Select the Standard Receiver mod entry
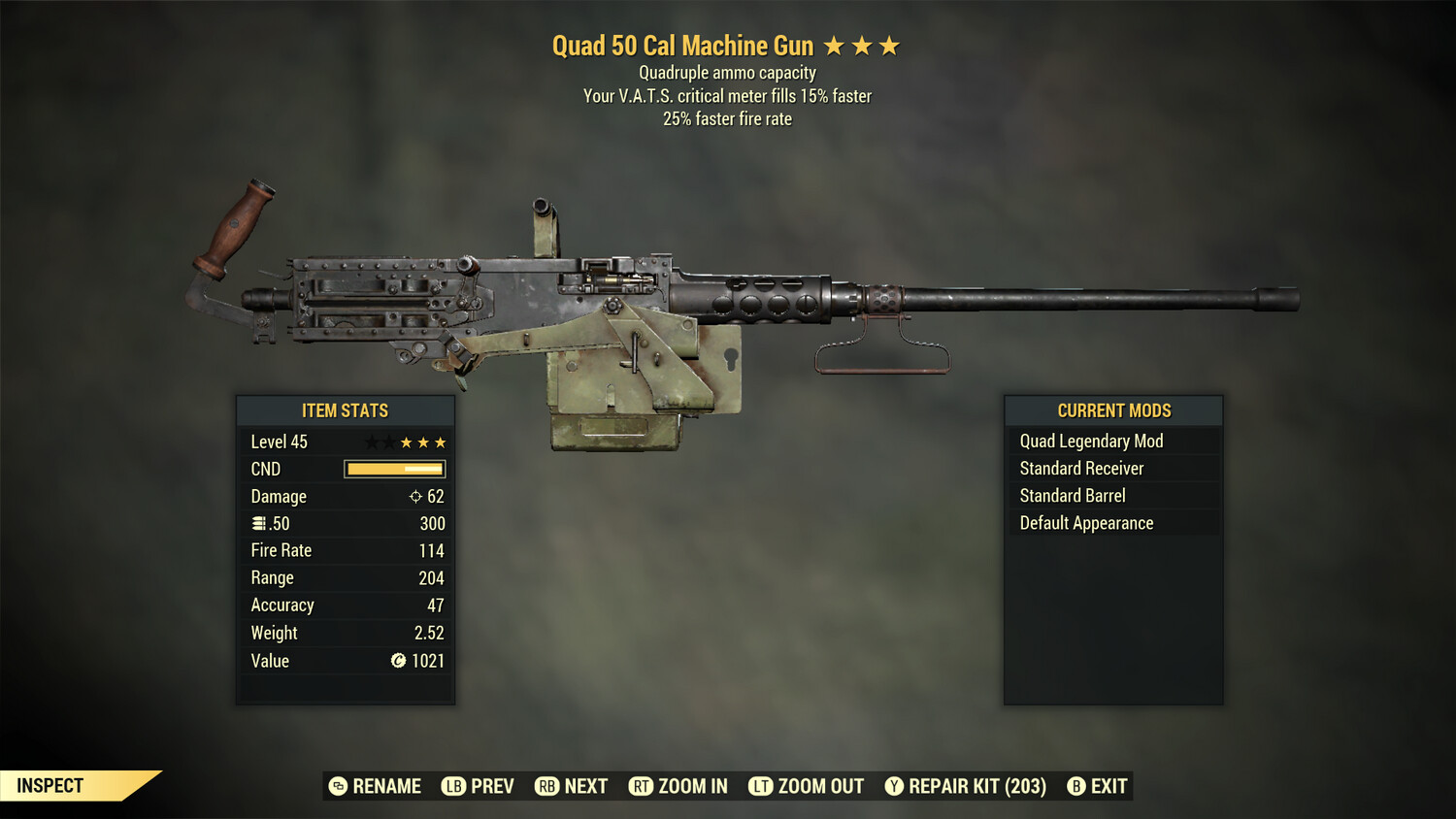The width and height of the screenshot is (1456, 819). point(1080,468)
